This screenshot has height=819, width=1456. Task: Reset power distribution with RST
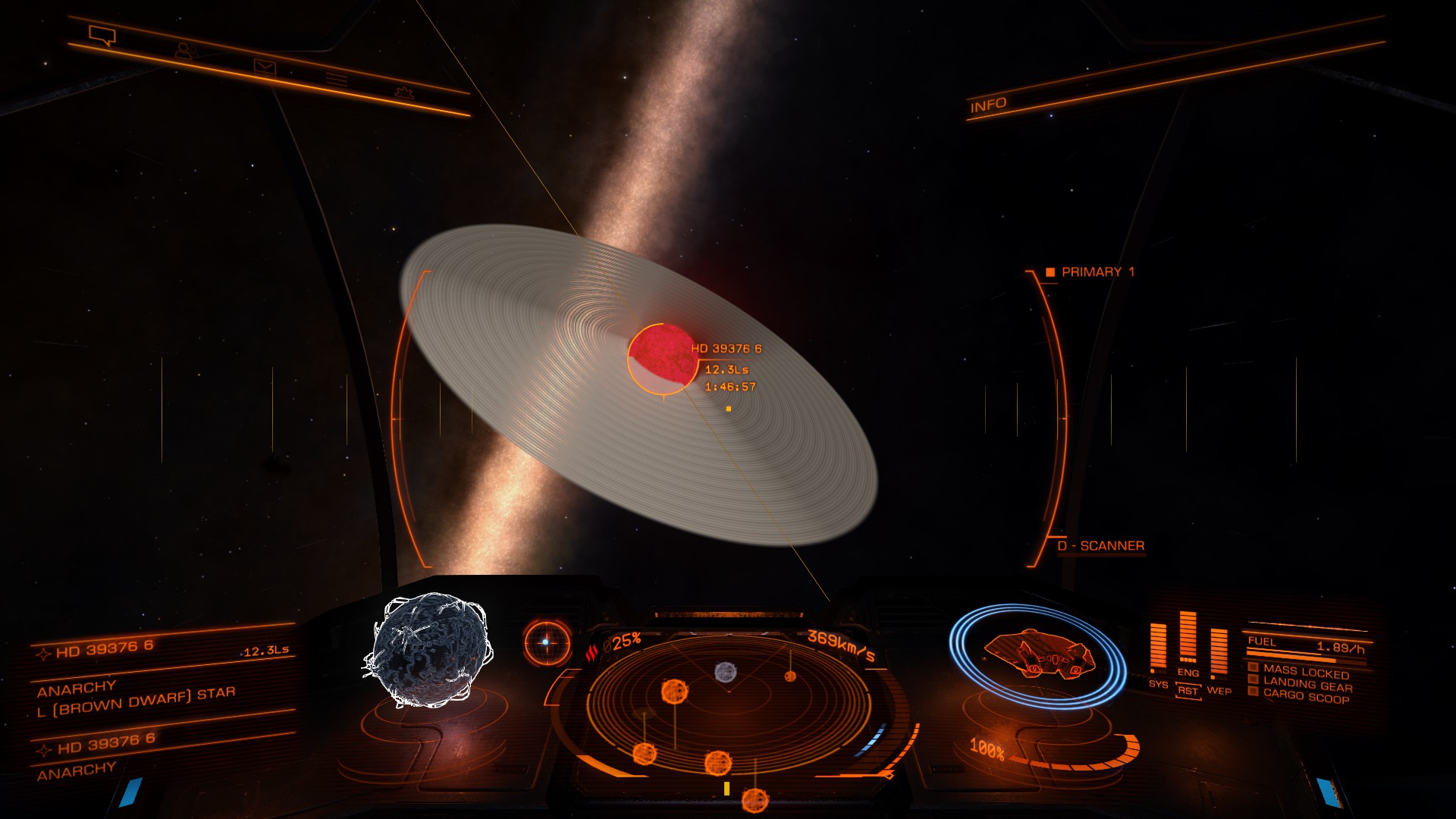[x=1188, y=691]
